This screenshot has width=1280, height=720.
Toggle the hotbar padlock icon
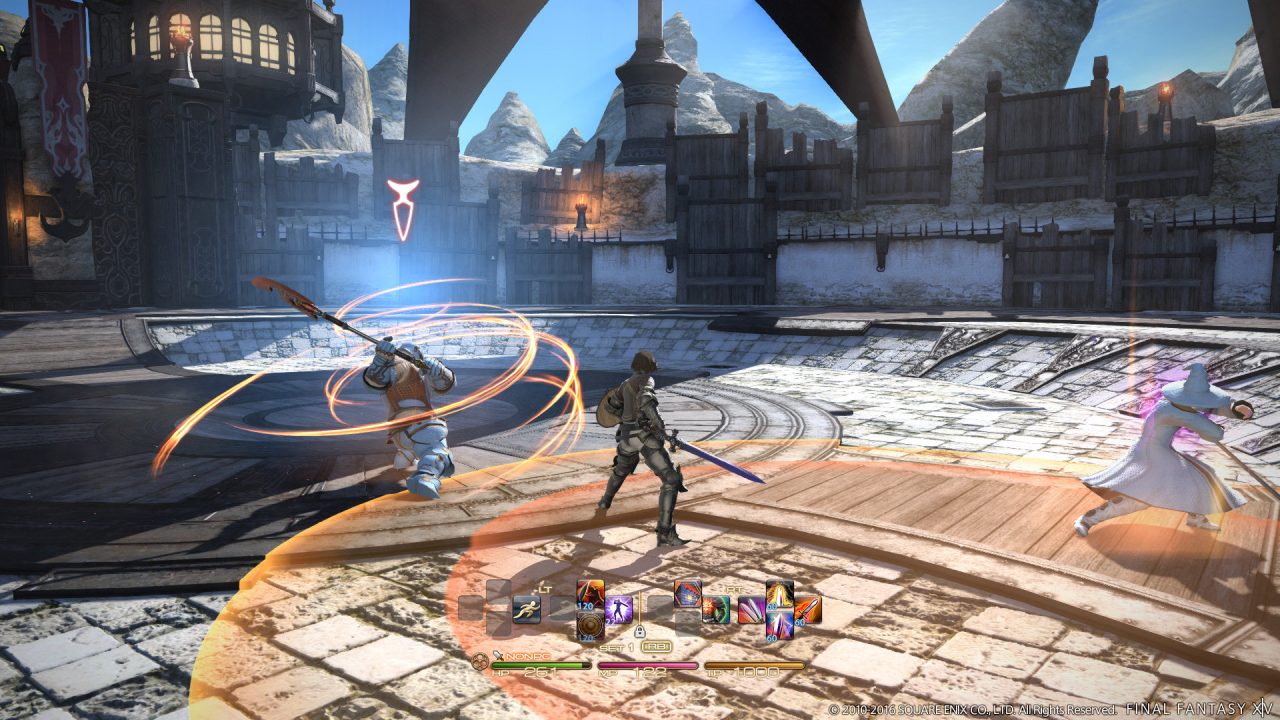pos(639,632)
